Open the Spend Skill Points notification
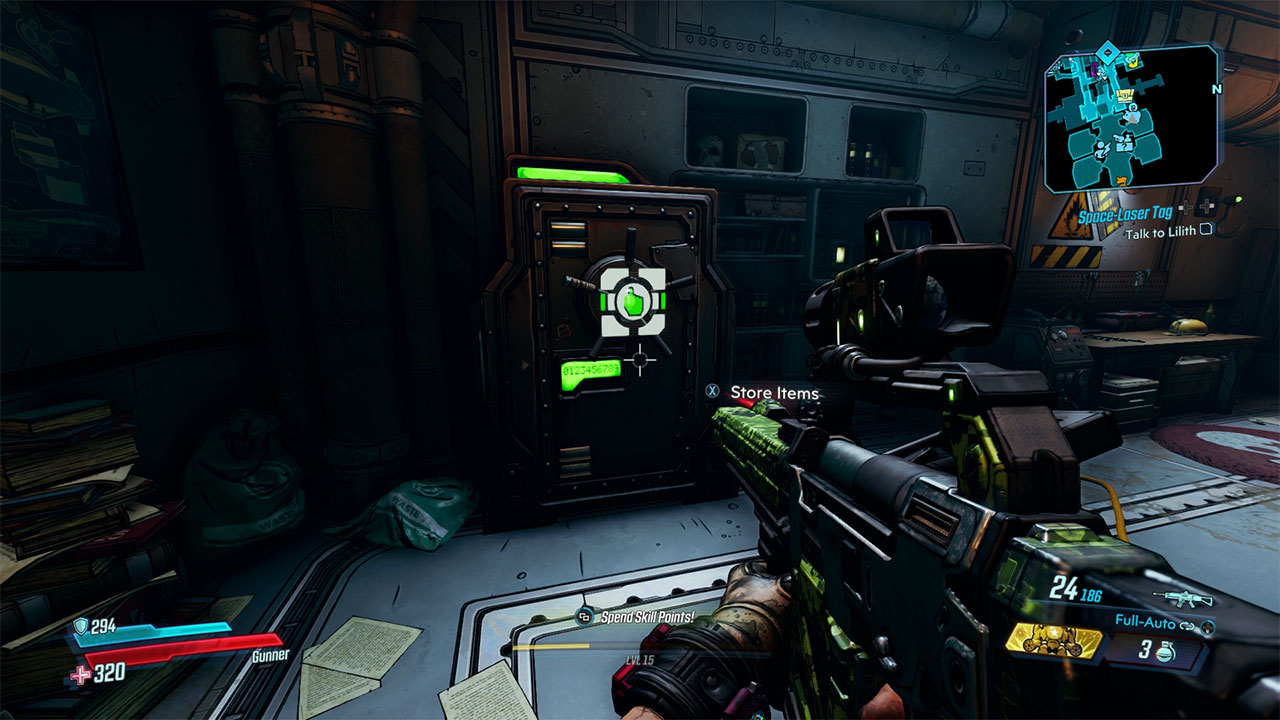This screenshot has height=720, width=1280. tap(647, 617)
